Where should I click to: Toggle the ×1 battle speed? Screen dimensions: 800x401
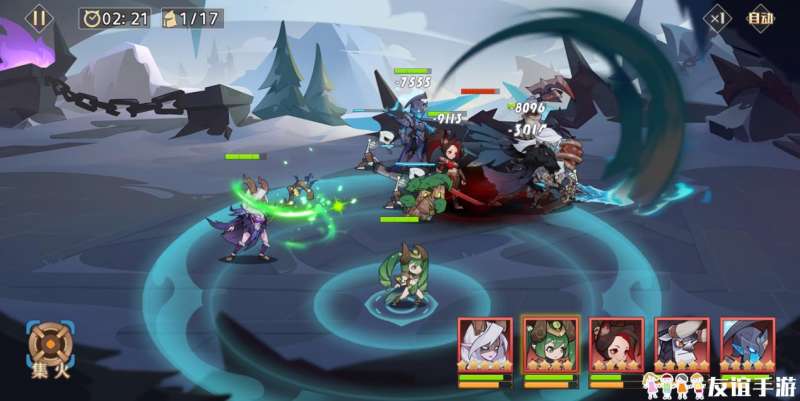(x=716, y=17)
